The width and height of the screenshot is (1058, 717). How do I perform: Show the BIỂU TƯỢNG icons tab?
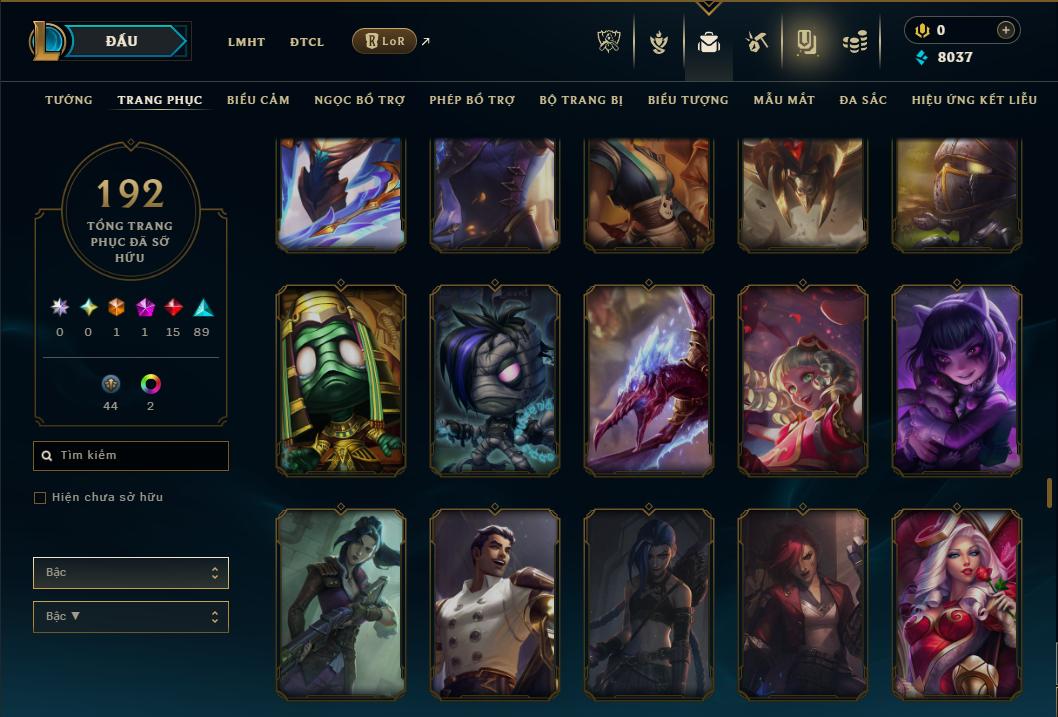[688, 100]
